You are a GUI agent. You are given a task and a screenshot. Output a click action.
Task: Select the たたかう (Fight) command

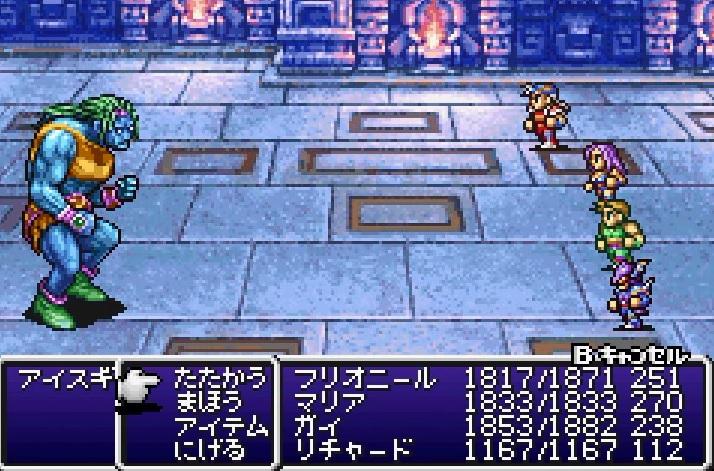pyautogui.click(x=220, y=379)
